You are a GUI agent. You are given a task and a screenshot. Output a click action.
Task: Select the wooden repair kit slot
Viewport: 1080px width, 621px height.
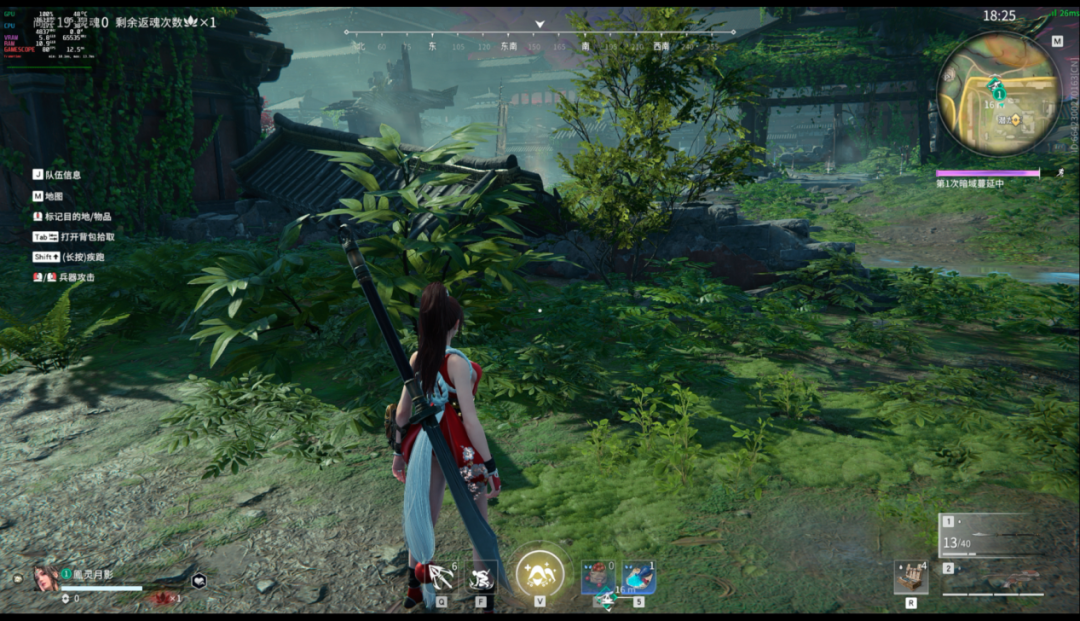click(x=910, y=577)
